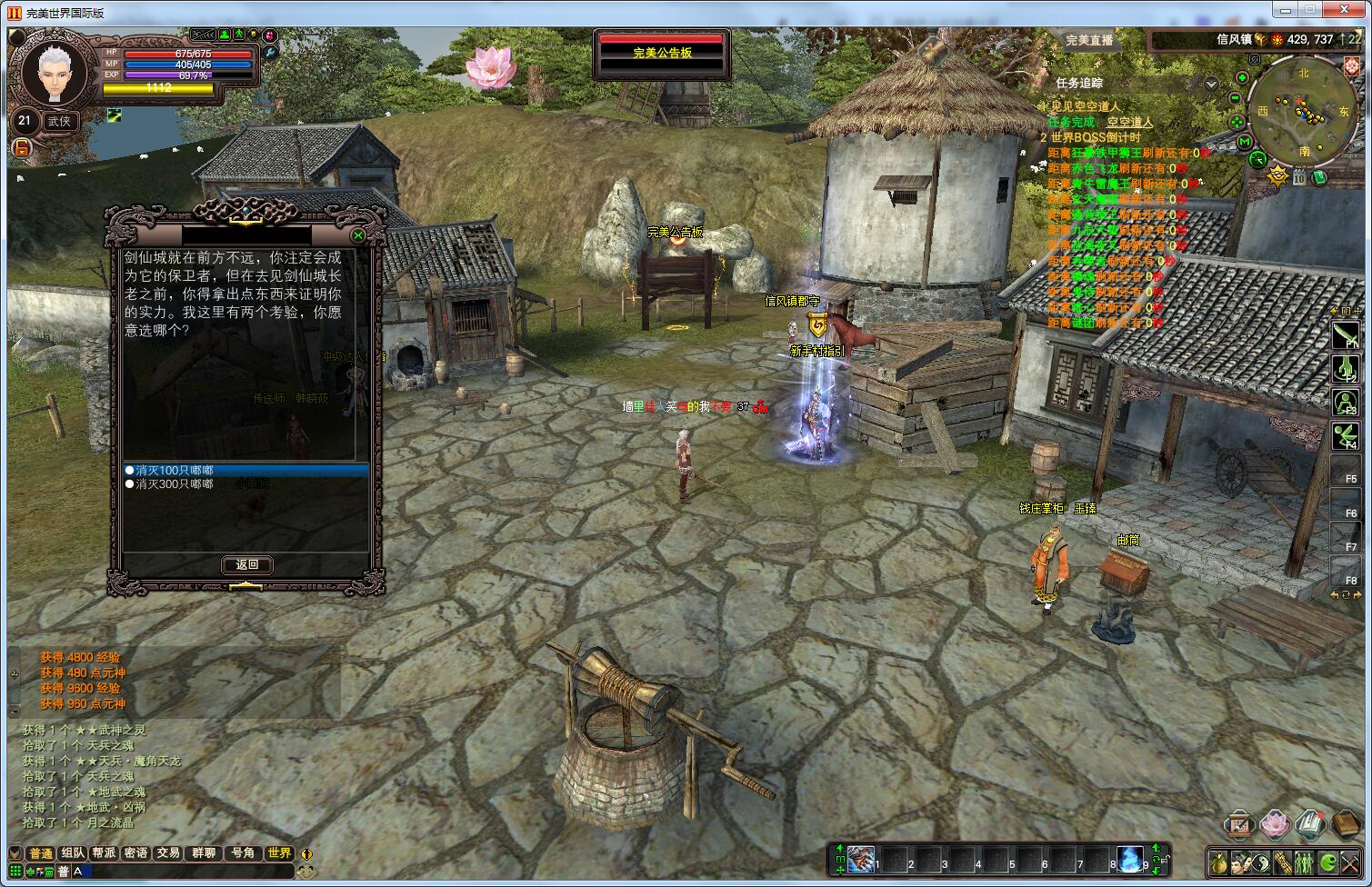Image resolution: width=1372 pixels, height=887 pixels.
Task: Click the 空空道人 quest link
Action: (1130, 122)
